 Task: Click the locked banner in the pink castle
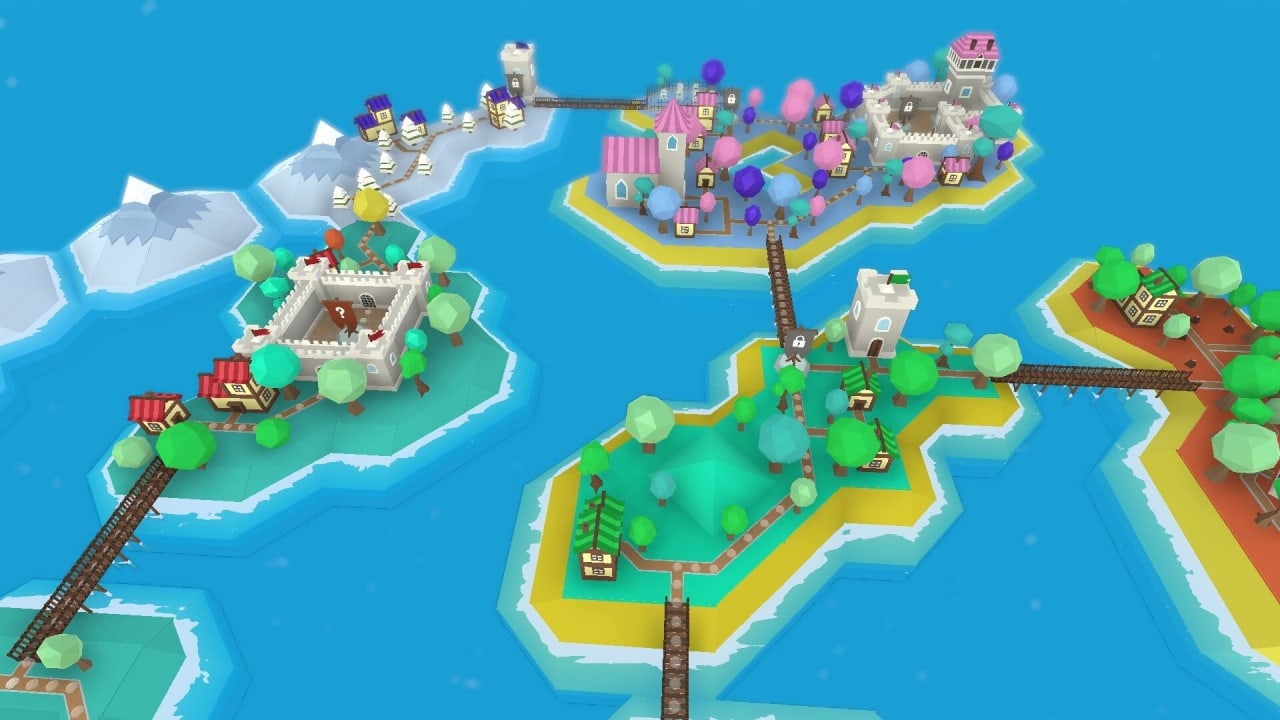(908, 107)
